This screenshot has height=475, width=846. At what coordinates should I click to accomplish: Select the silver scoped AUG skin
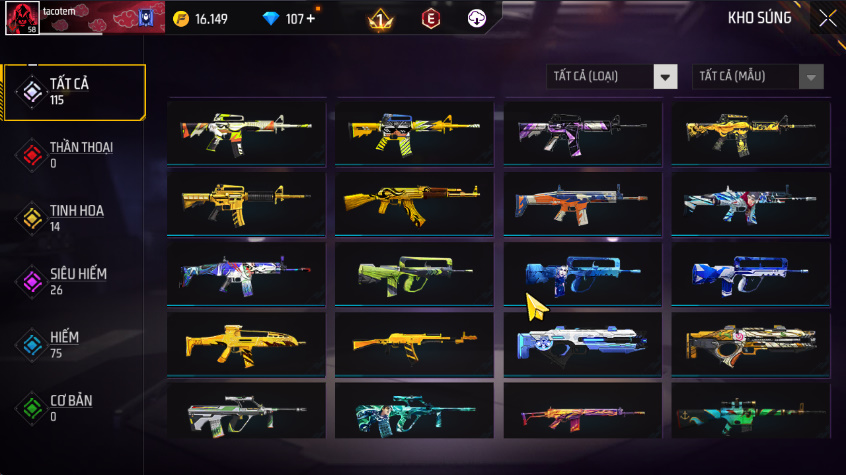[246, 413]
